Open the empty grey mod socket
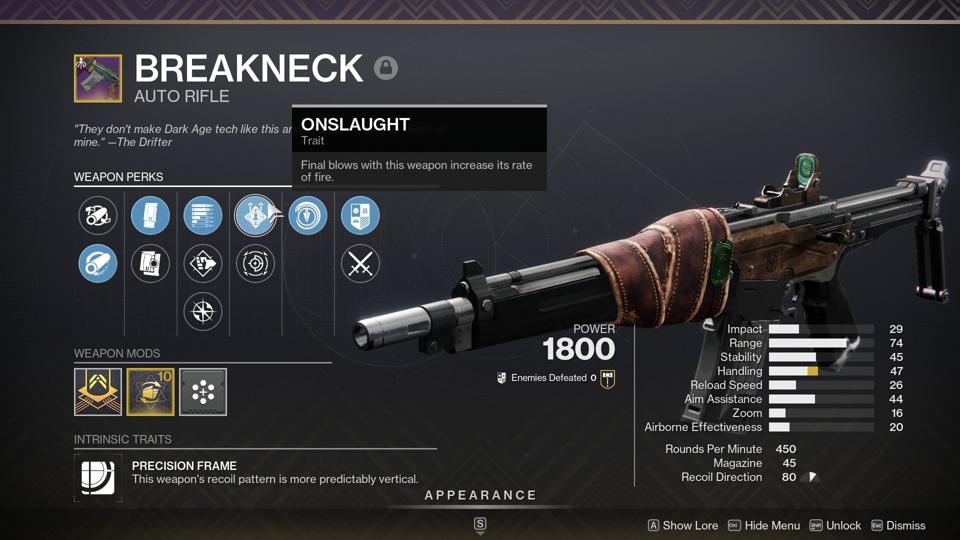This screenshot has height=540, width=960. [x=203, y=391]
